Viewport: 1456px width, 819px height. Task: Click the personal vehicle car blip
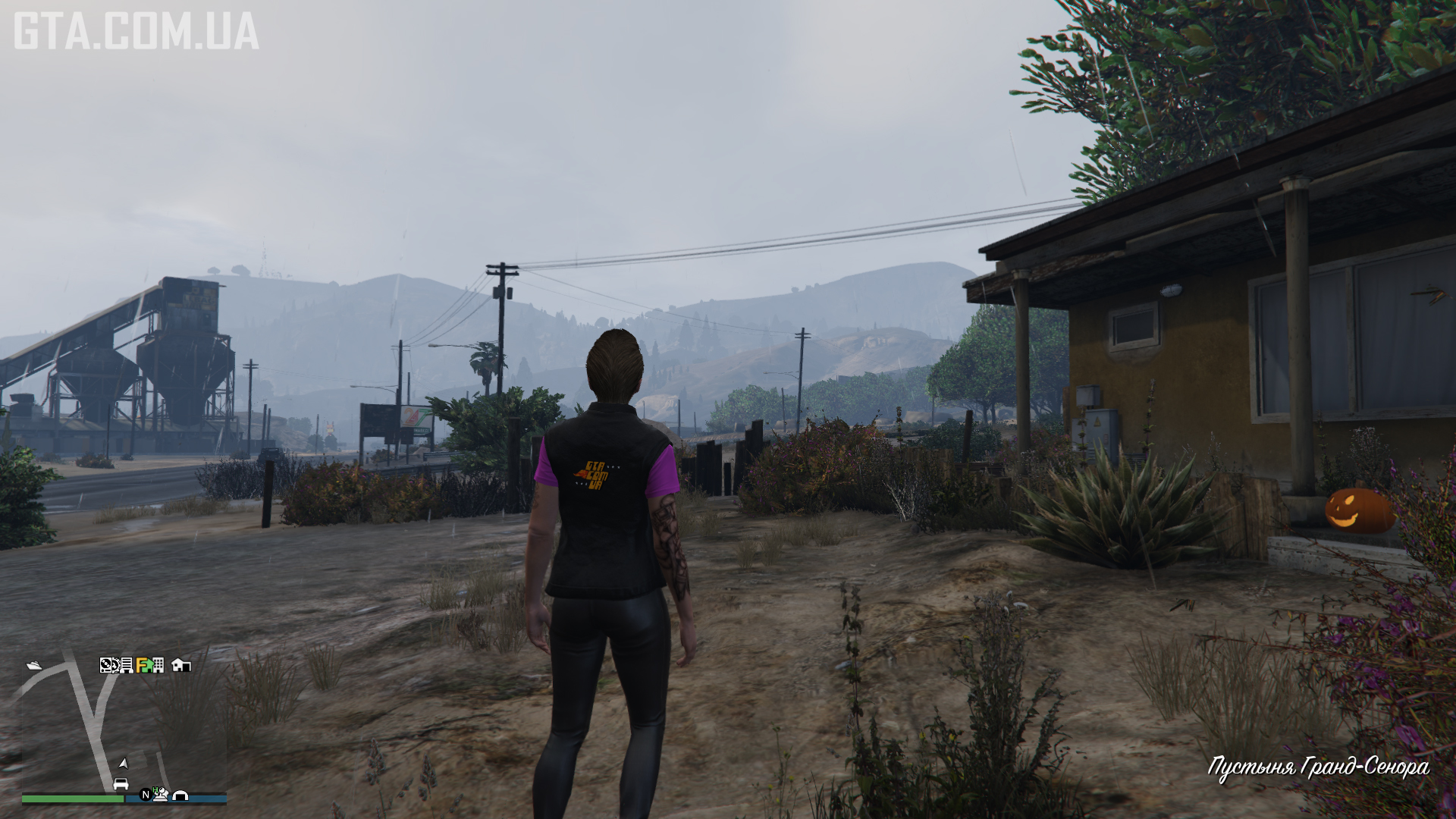point(121,783)
